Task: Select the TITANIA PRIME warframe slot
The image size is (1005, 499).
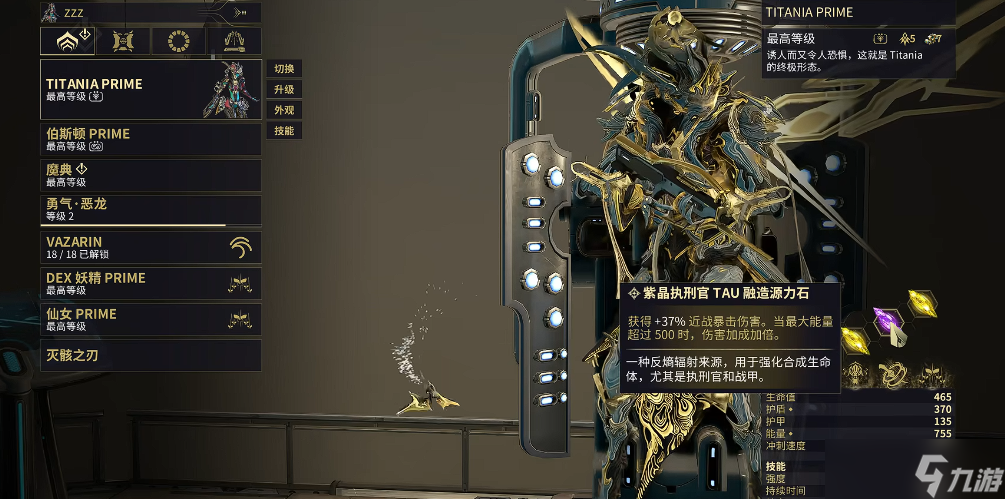Action: 150,89
